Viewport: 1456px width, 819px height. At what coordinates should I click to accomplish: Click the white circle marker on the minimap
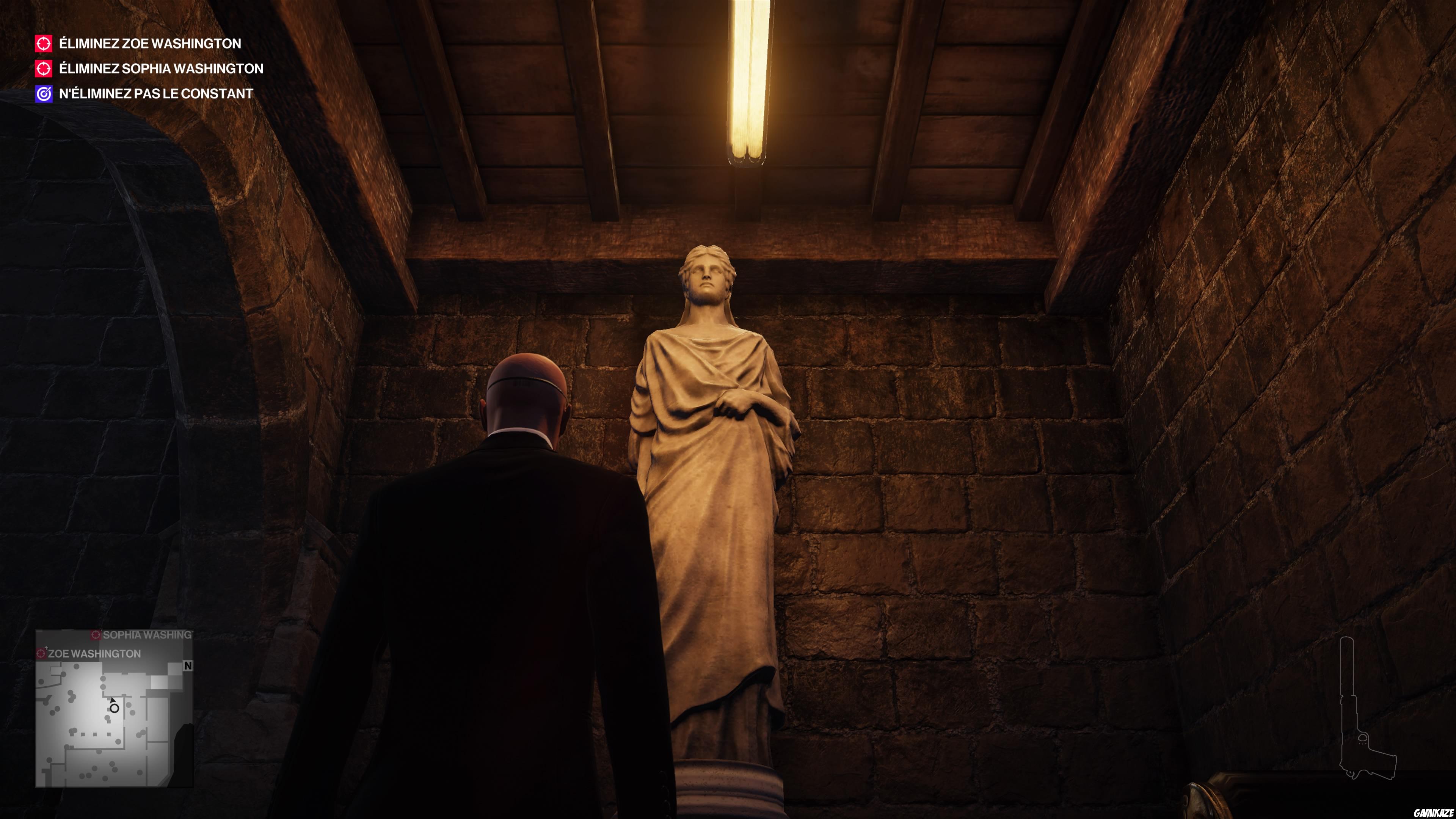coord(114,709)
